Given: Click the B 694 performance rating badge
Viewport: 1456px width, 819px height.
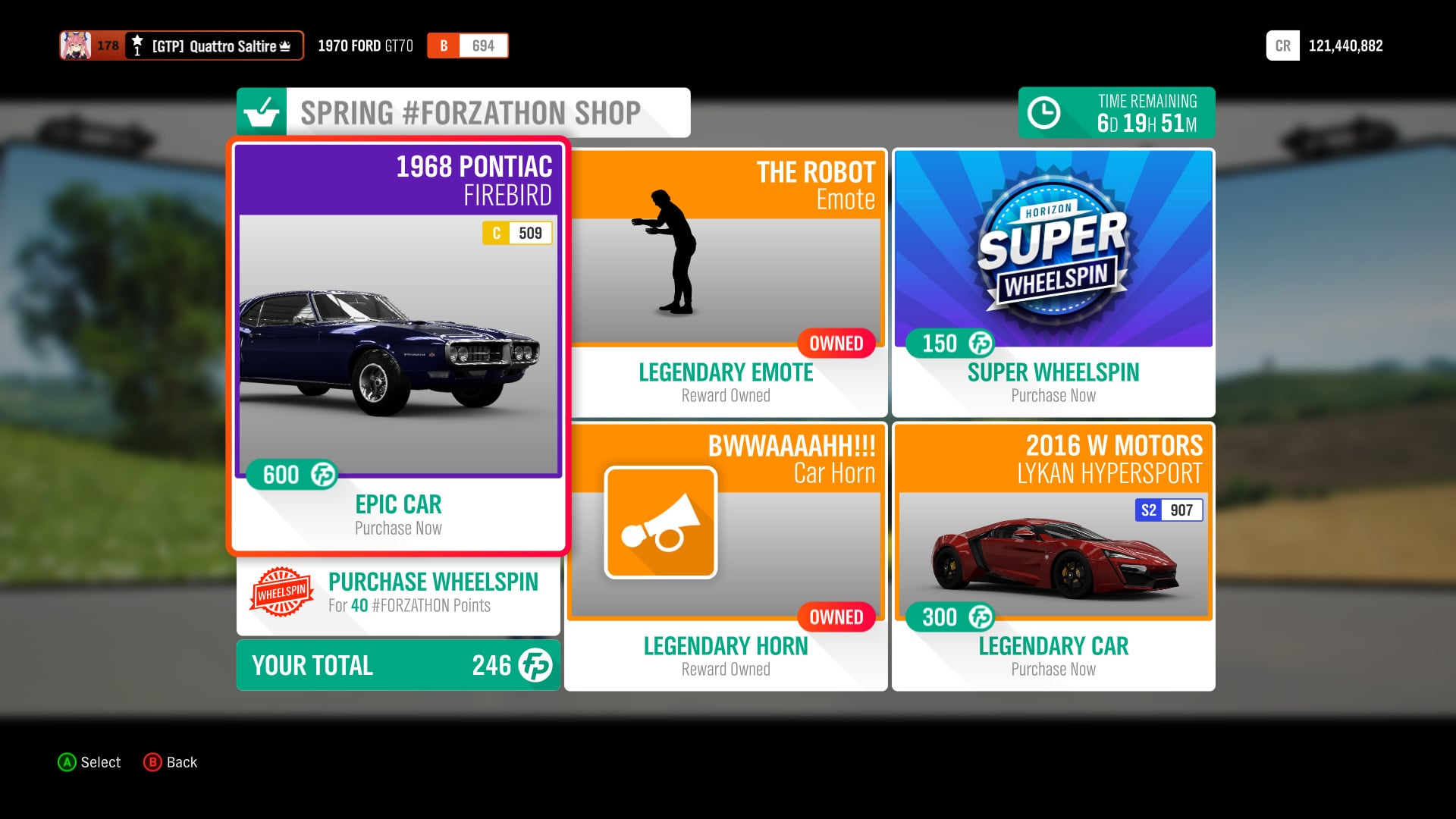Looking at the screenshot, I should tap(467, 45).
